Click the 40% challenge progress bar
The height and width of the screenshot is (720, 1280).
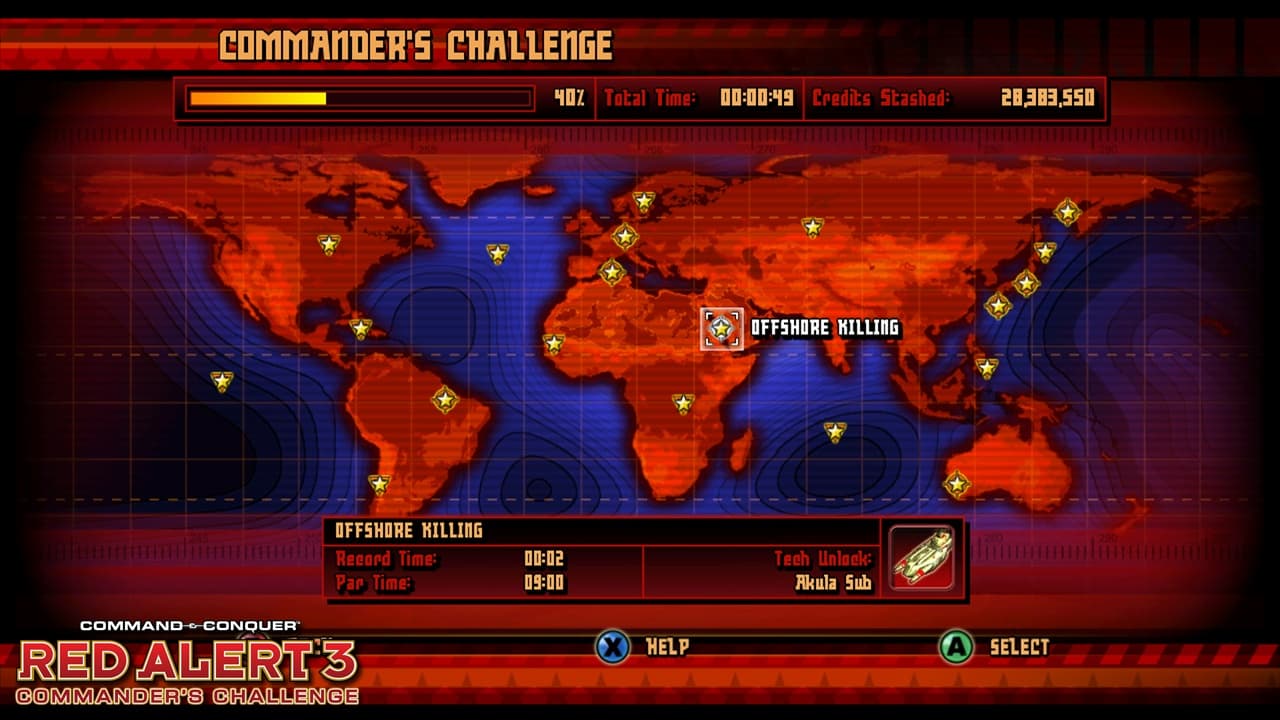[x=360, y=100]
